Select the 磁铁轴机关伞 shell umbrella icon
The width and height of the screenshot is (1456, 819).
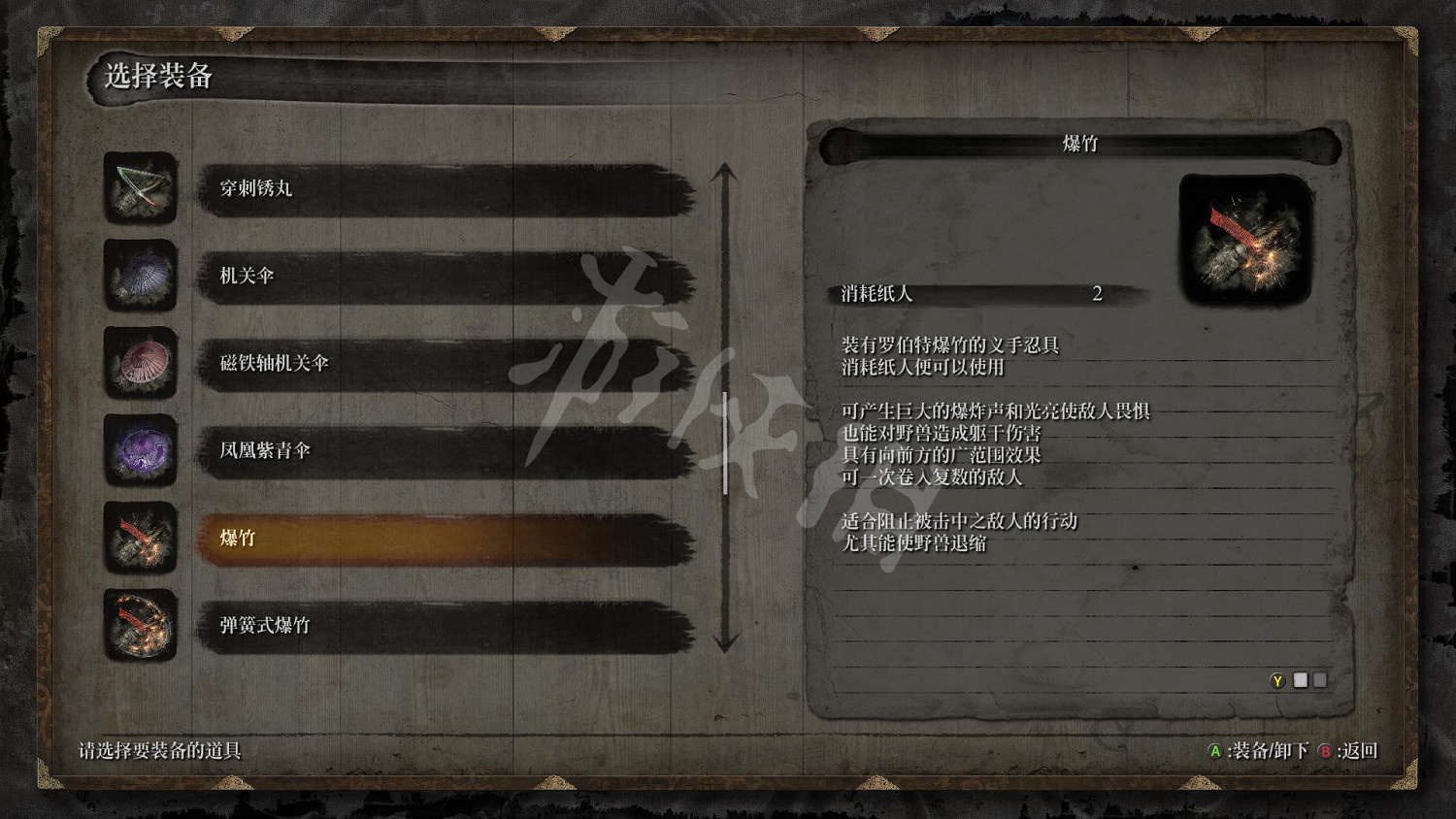pyautogui.click(x=141, y=365)
